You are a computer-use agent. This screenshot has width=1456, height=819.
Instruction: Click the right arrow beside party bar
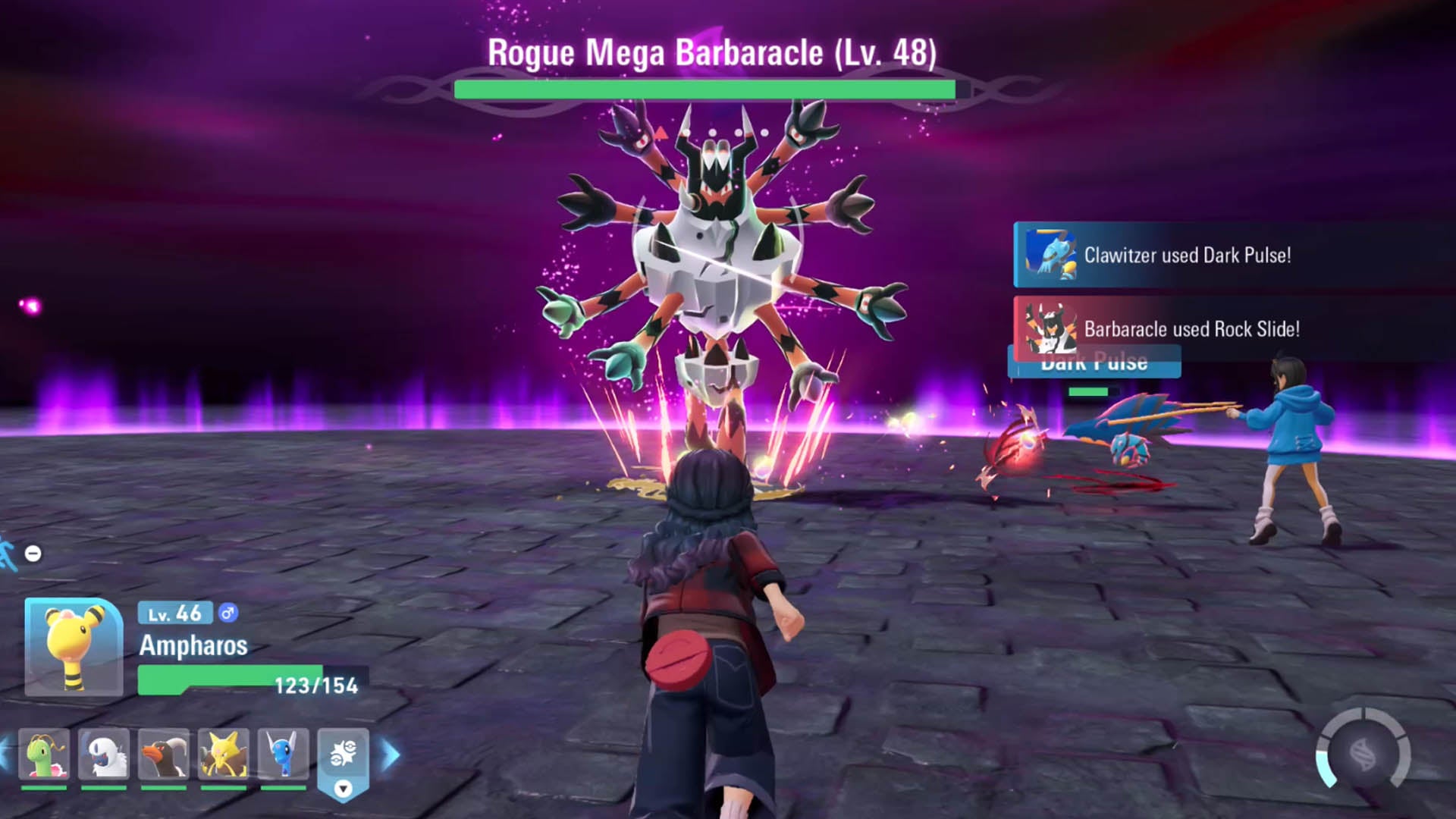[391, 755]
